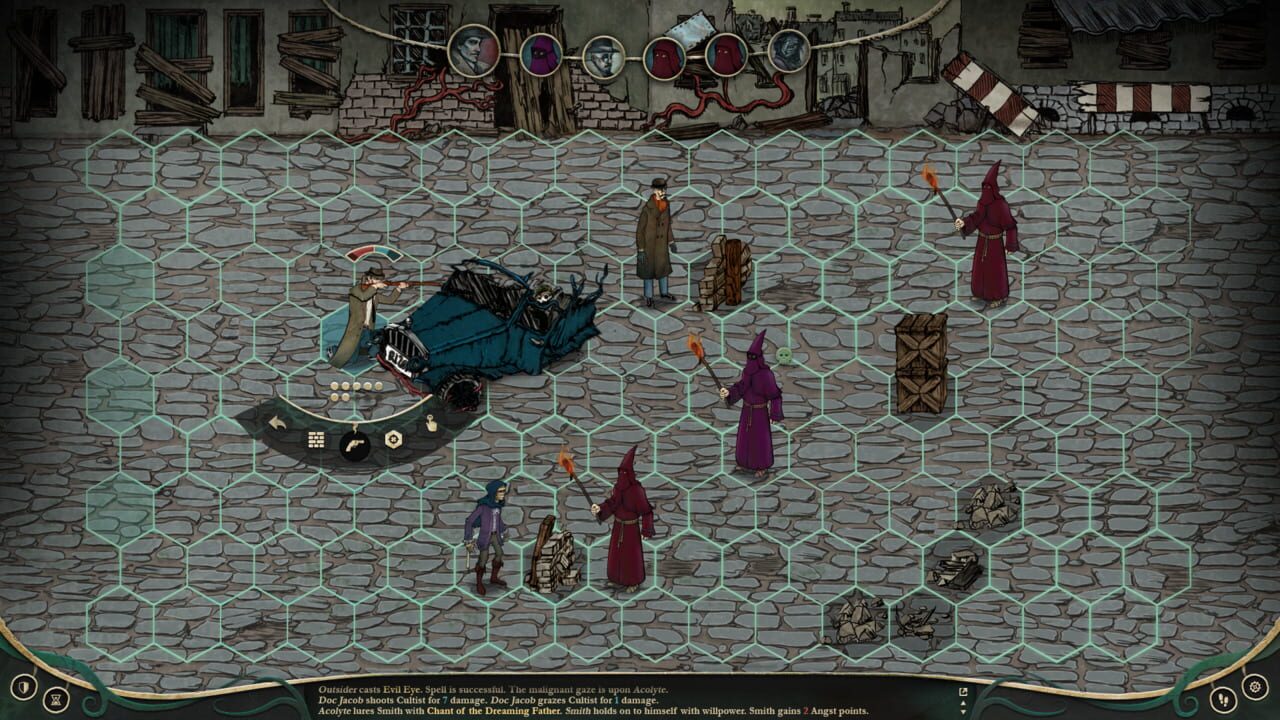
Task: Click the green skull pickup on the battlefield
Action: pos(784,354)
